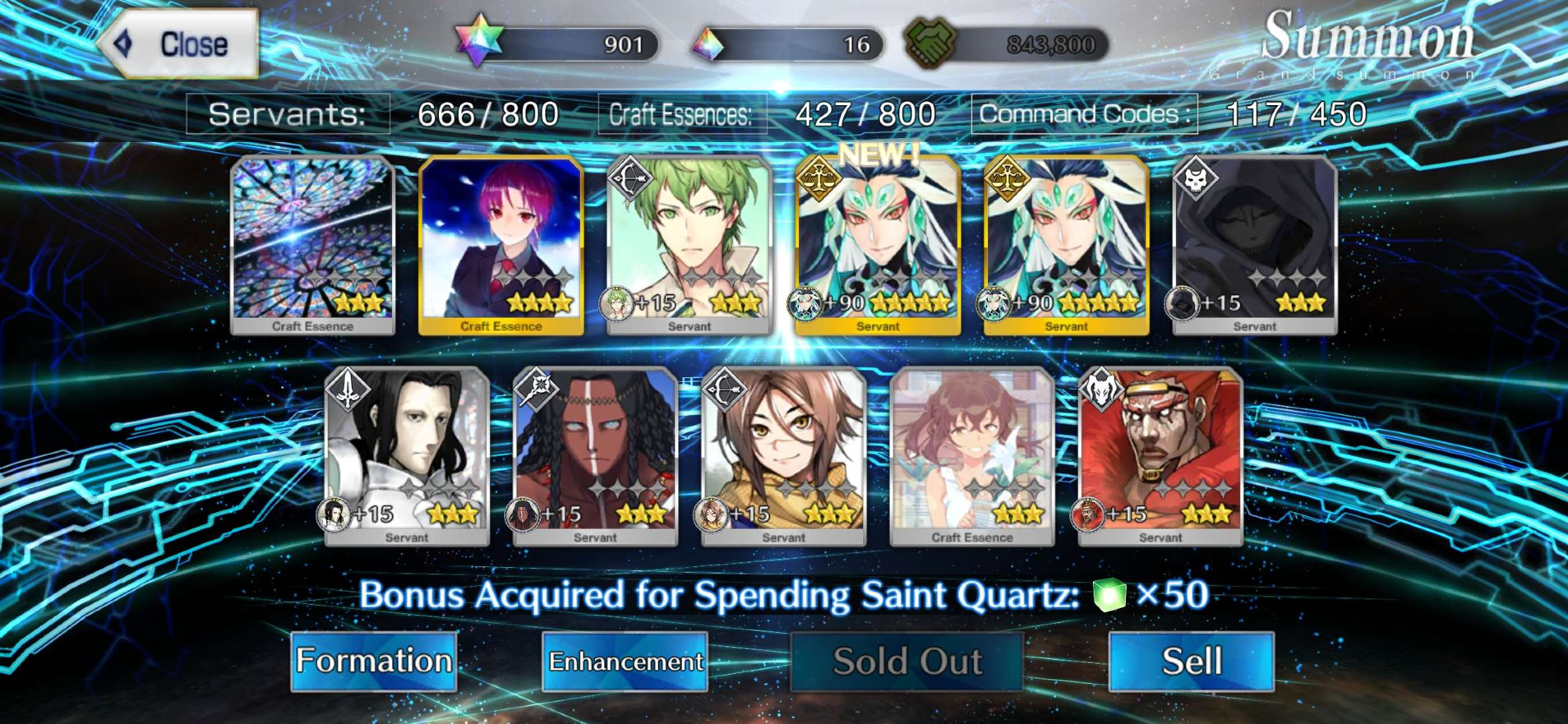Viewport: 1568px width, 724px height.
Task: Tap the Friend Point handshake icon
Action: [x=930, y=42]
